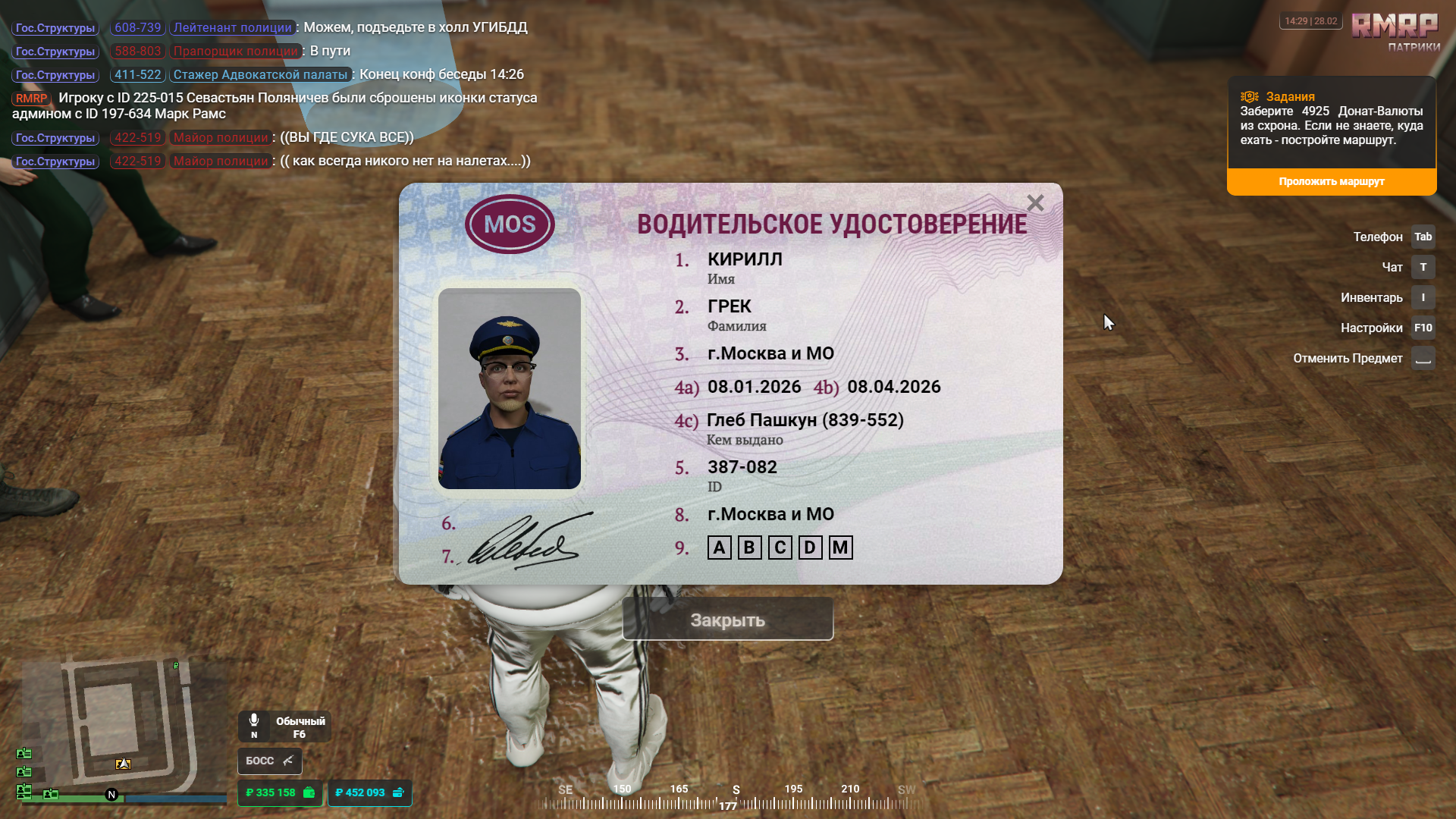Click the БОСС badge

click(269, 761)
